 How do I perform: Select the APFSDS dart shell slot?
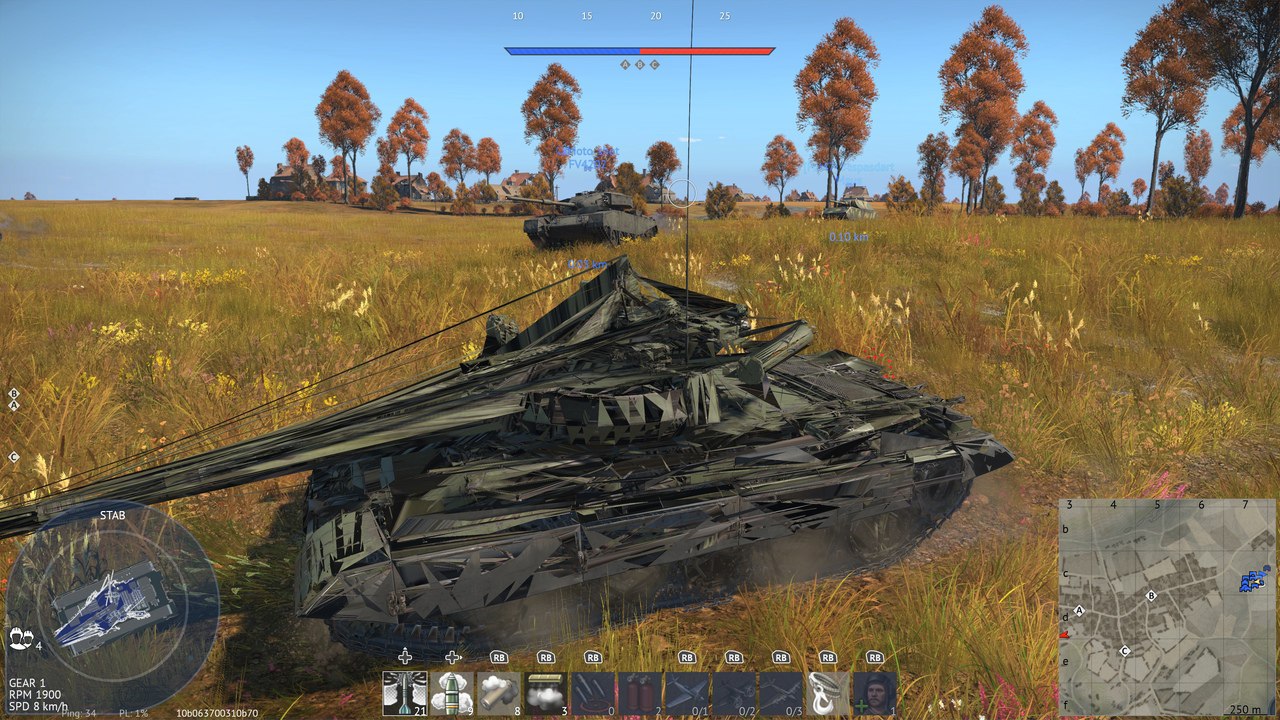(405, 692)
